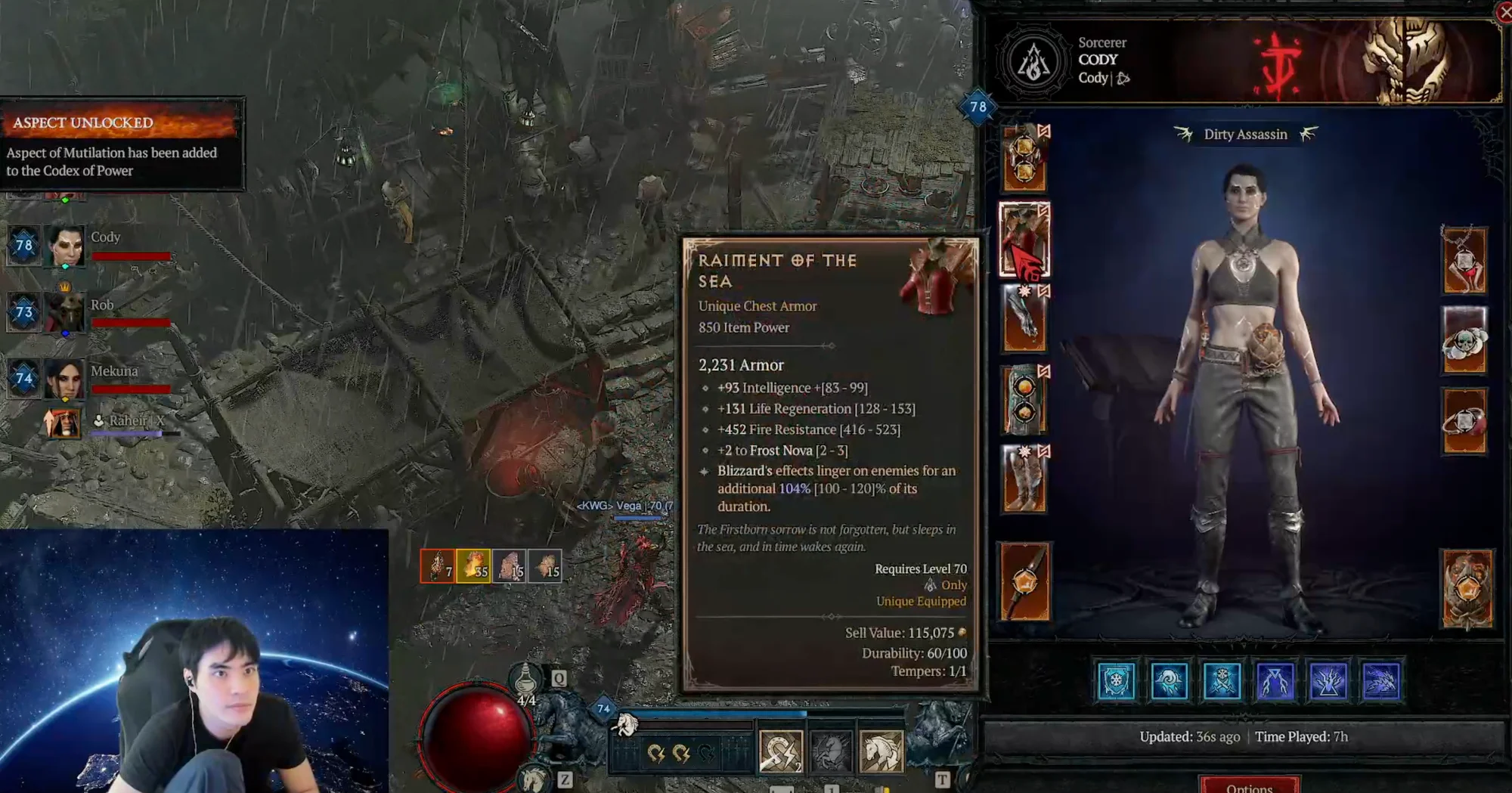This screenshot has height=793, width=1512.
Task: Select the ice shield skill icon
Action: [x=1116, y=681]
